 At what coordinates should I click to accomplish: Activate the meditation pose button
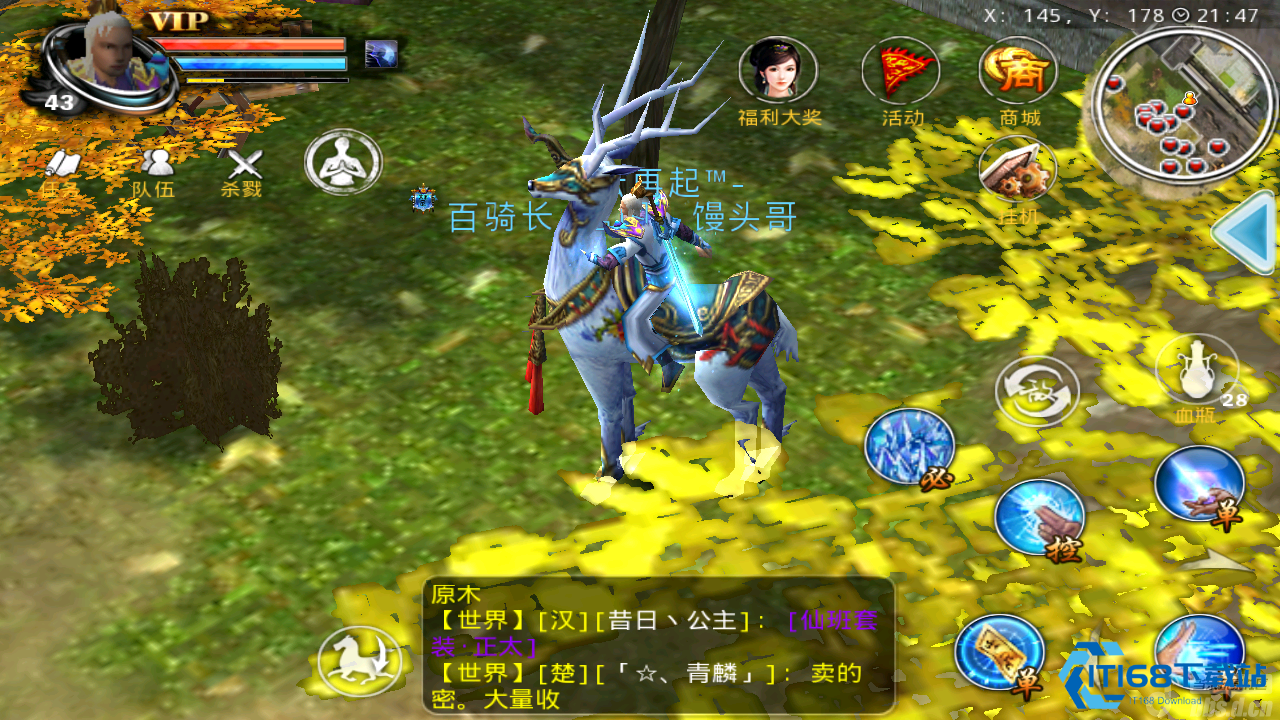click(343, 162)
